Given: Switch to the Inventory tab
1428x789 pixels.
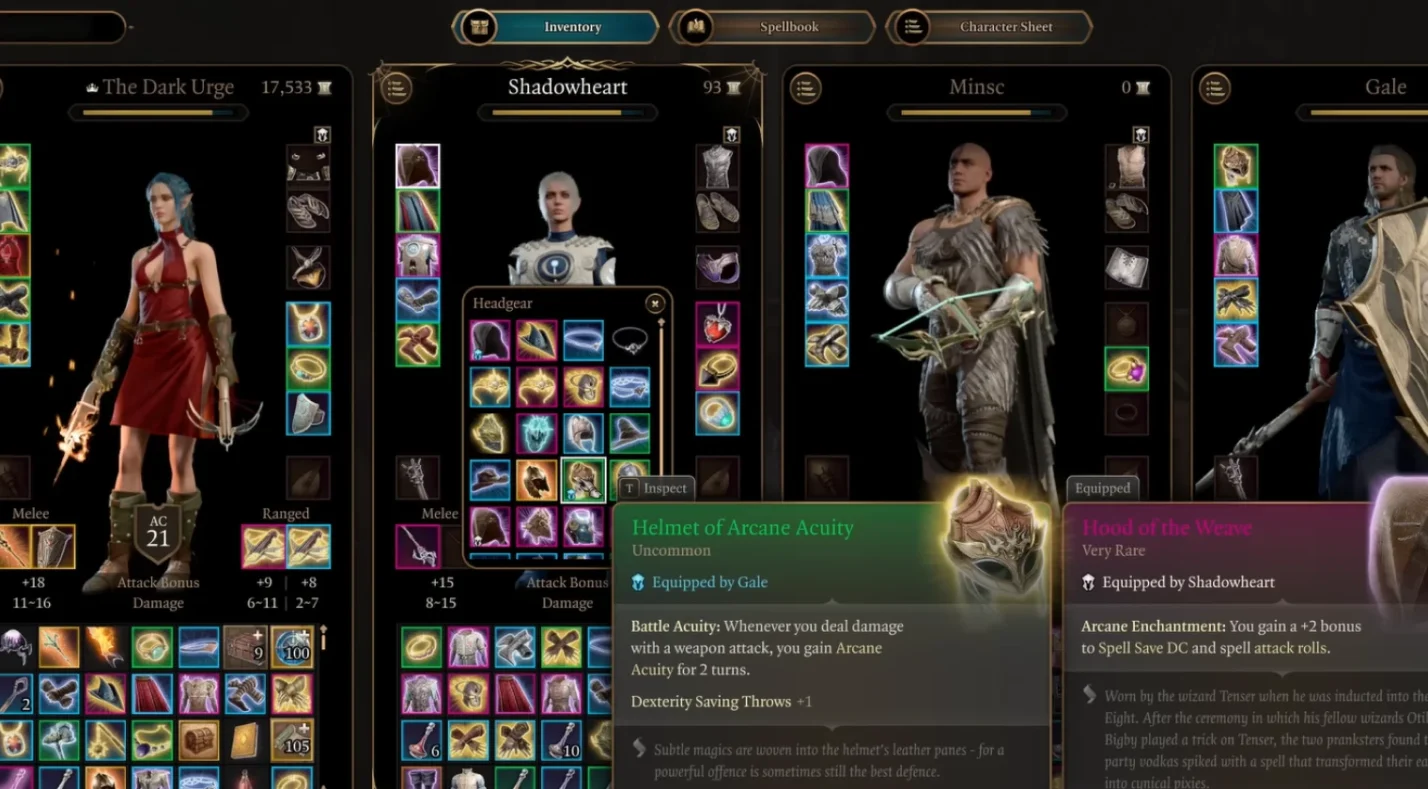Looking at the screenshot, I should [x=556, y=27].
